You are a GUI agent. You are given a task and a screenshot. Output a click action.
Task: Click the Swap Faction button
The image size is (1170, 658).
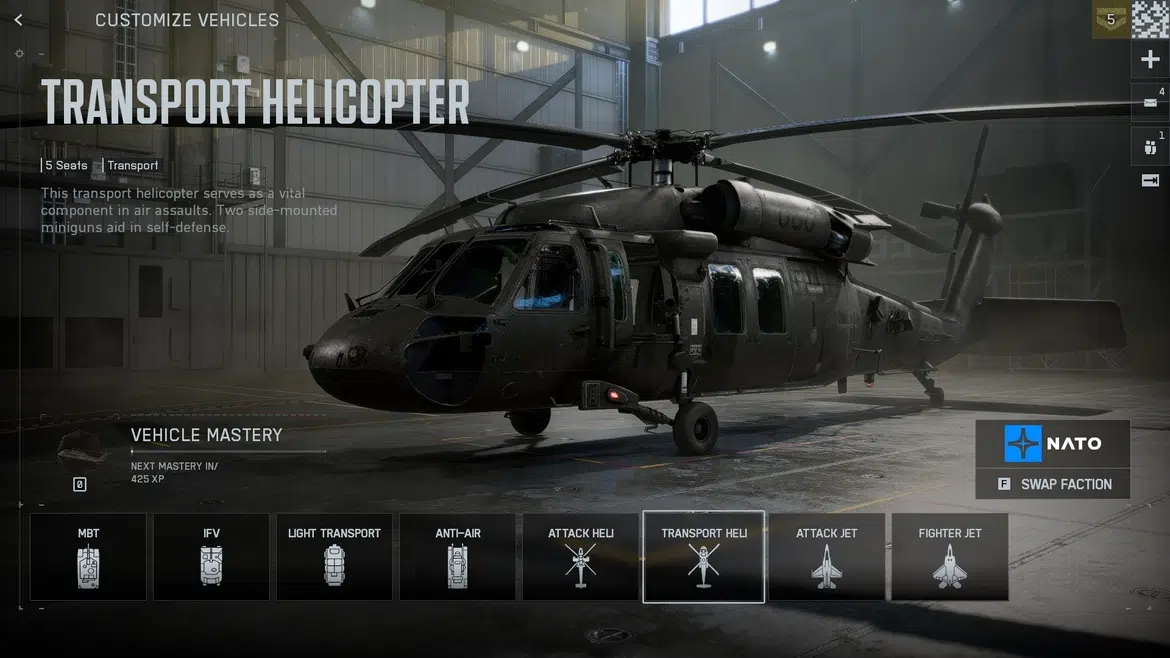1054,484
